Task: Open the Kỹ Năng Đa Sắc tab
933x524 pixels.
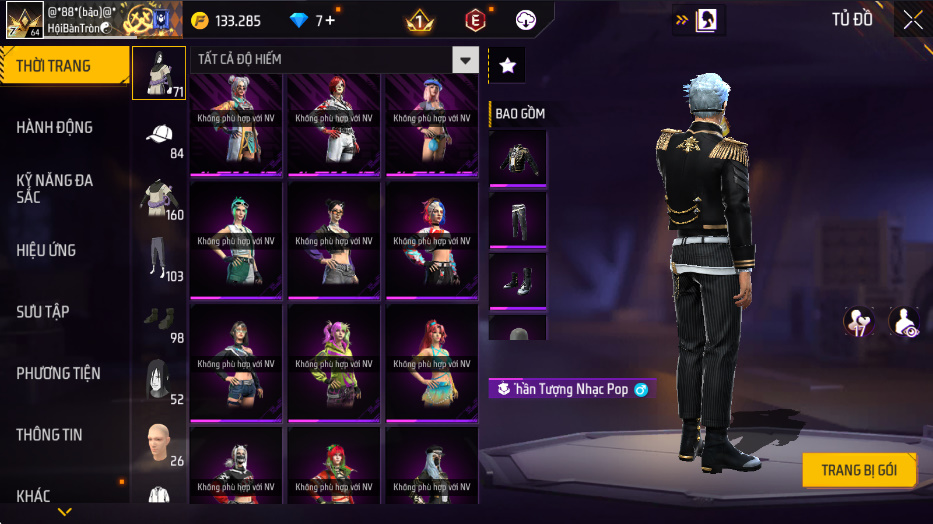Action: (x=56, y=188)
